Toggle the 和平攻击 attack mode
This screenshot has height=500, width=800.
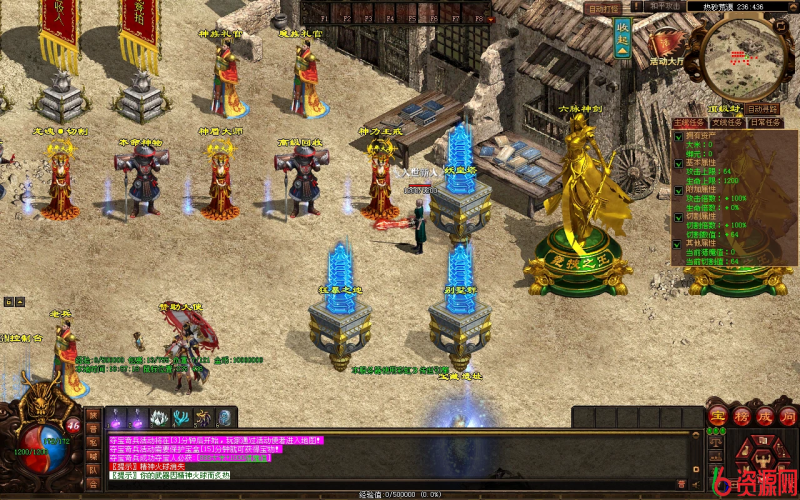tap(666, 6)
